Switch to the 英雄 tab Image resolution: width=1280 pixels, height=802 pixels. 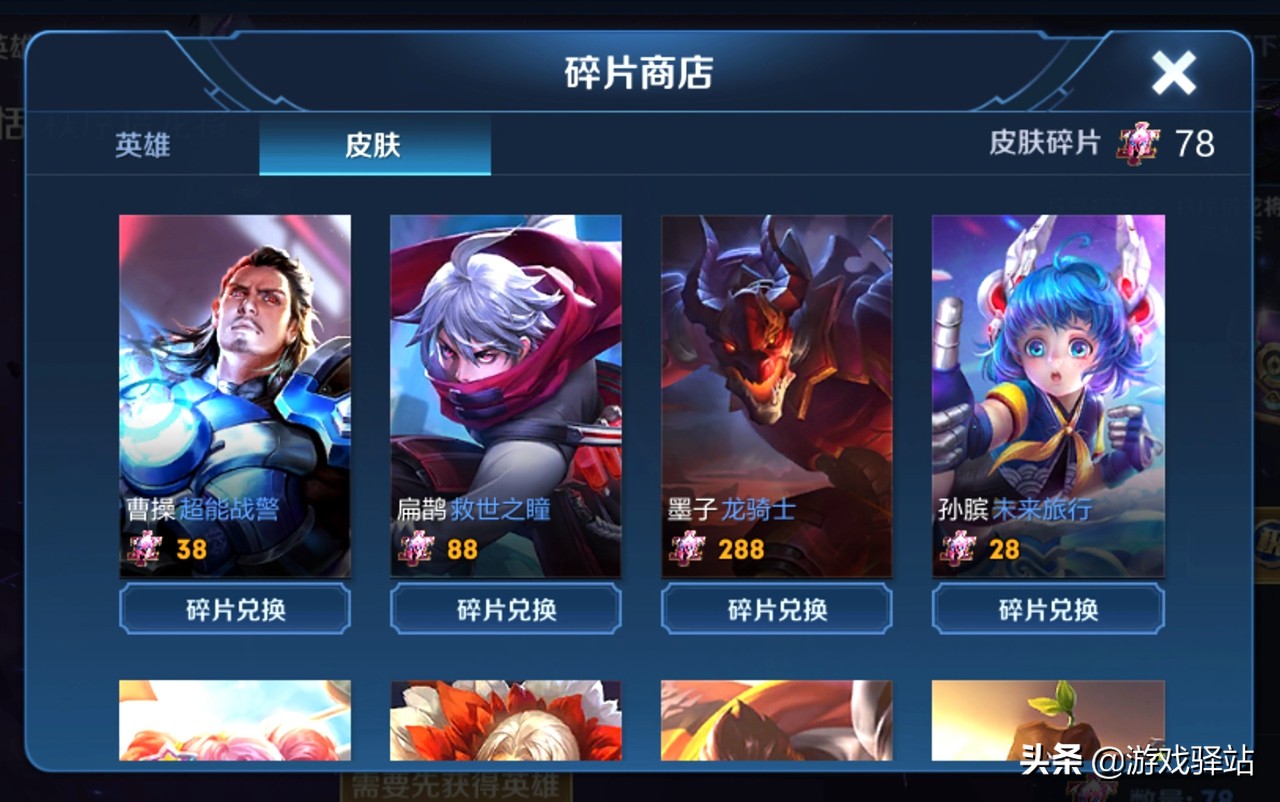point(141,145)
